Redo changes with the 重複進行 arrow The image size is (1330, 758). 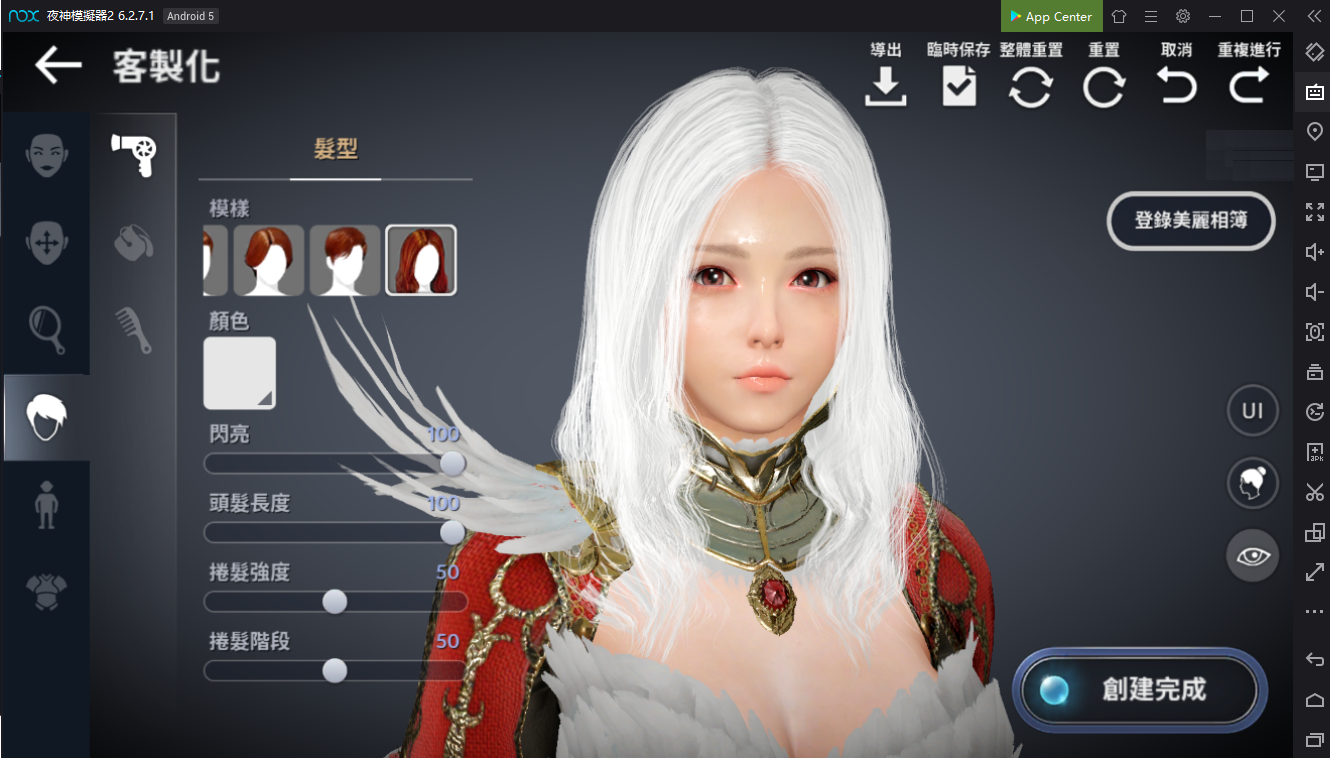[x=1248, y=88]
